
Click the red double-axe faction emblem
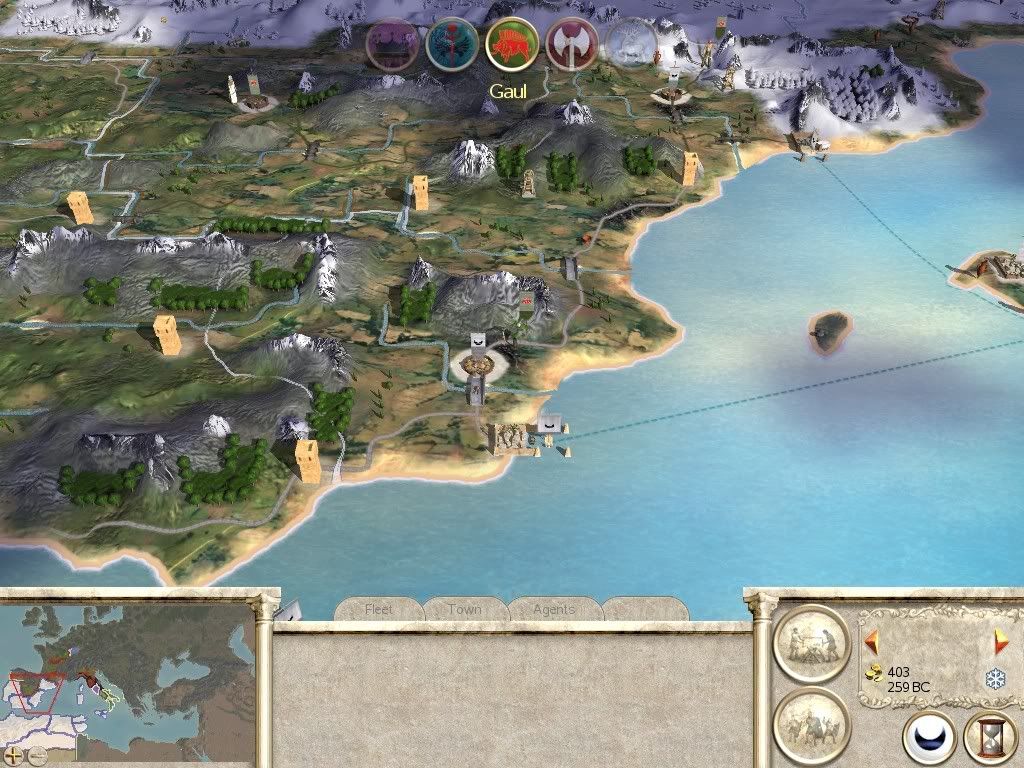572,45
